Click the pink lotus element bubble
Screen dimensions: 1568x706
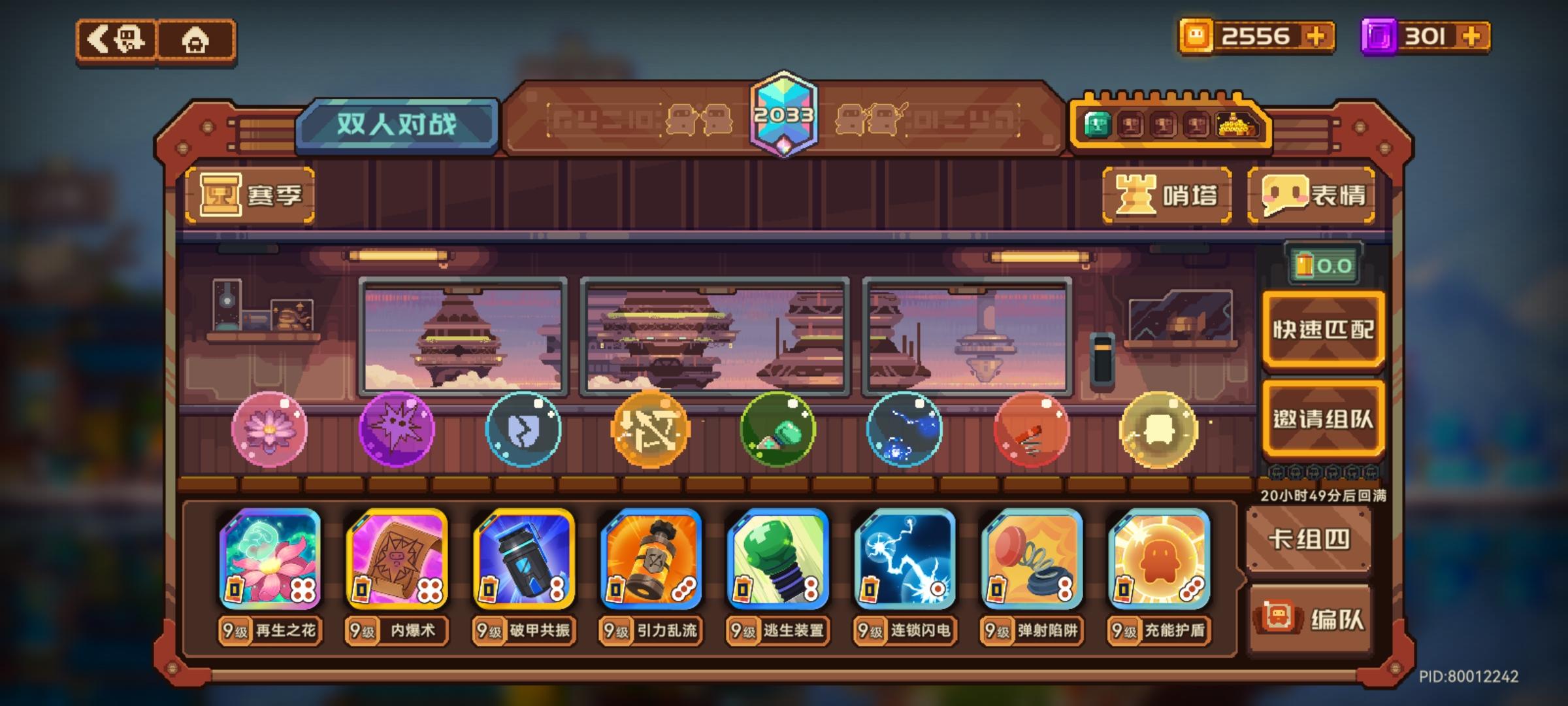click(268, 428)
